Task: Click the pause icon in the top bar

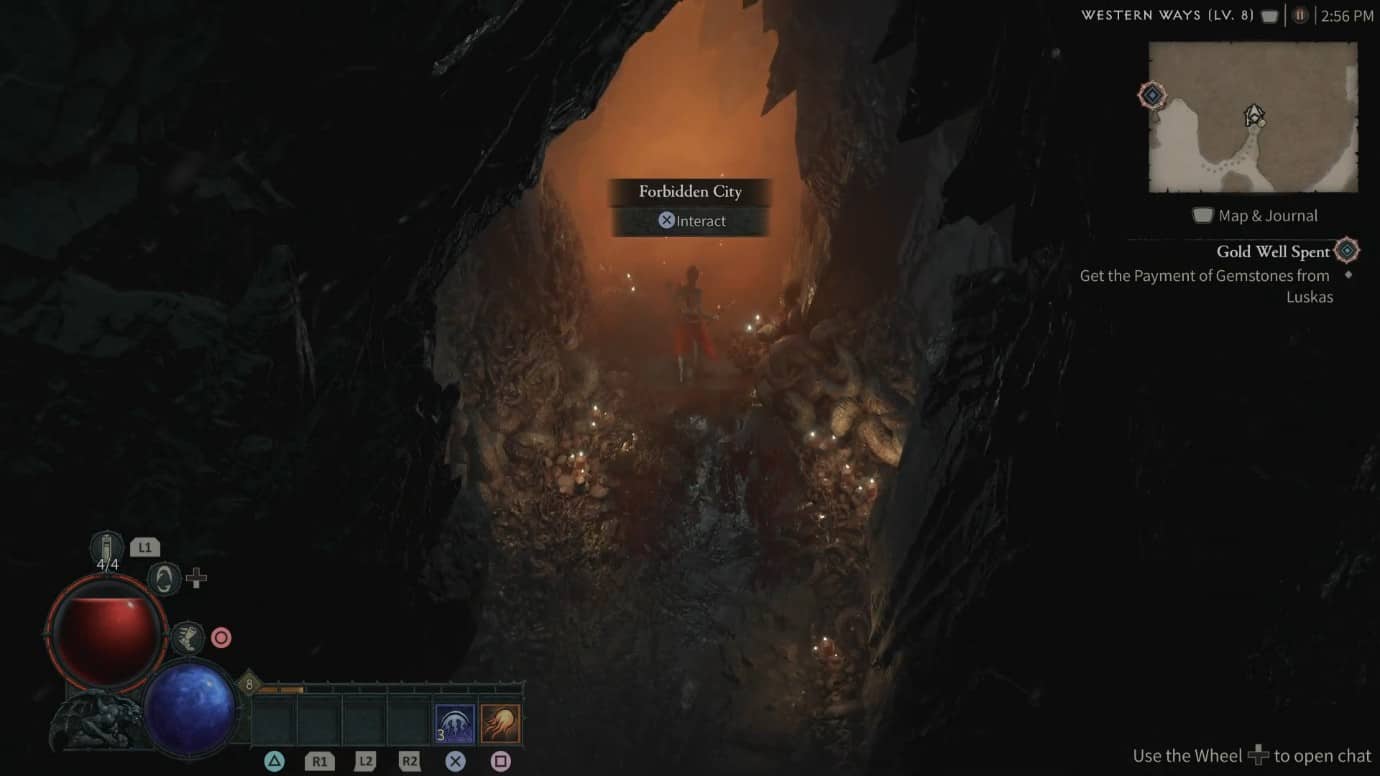Action: point(1299,15)
